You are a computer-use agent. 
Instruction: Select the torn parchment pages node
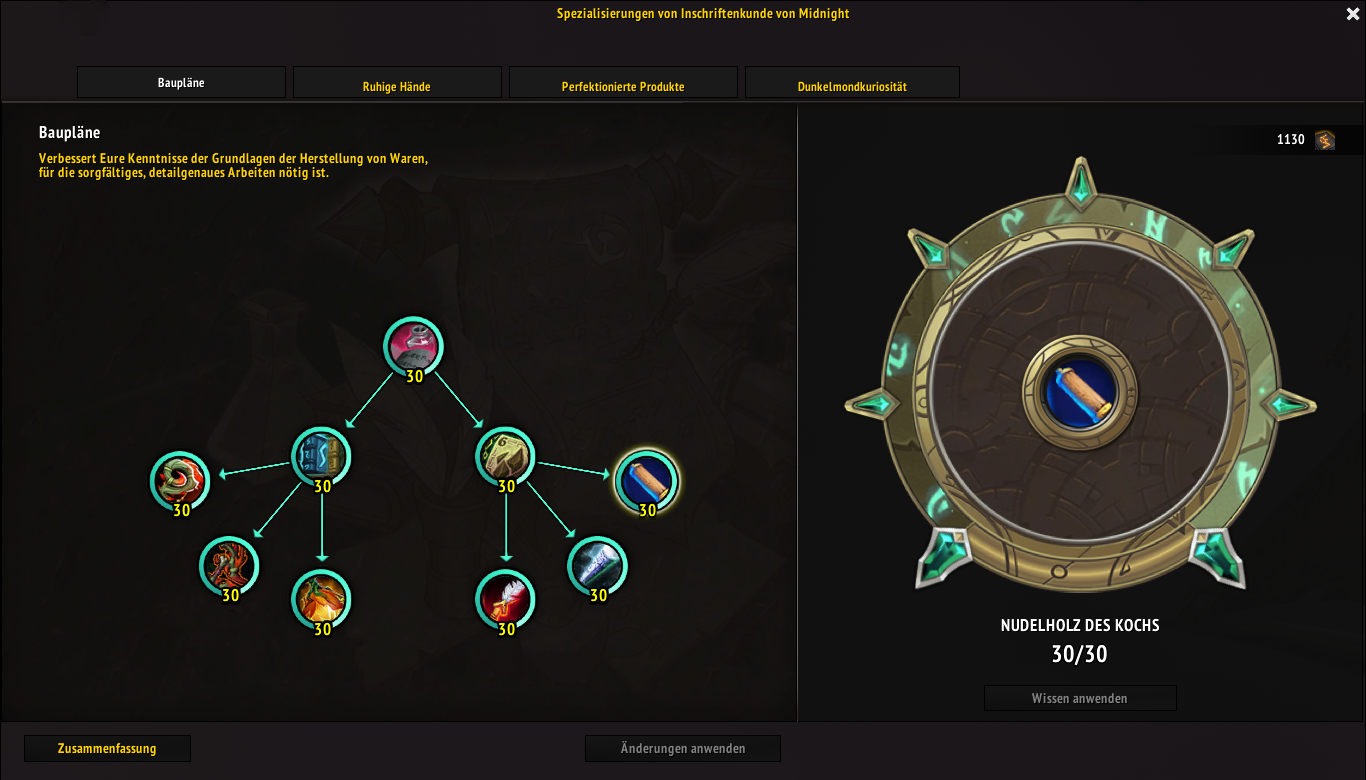point(505,456)
